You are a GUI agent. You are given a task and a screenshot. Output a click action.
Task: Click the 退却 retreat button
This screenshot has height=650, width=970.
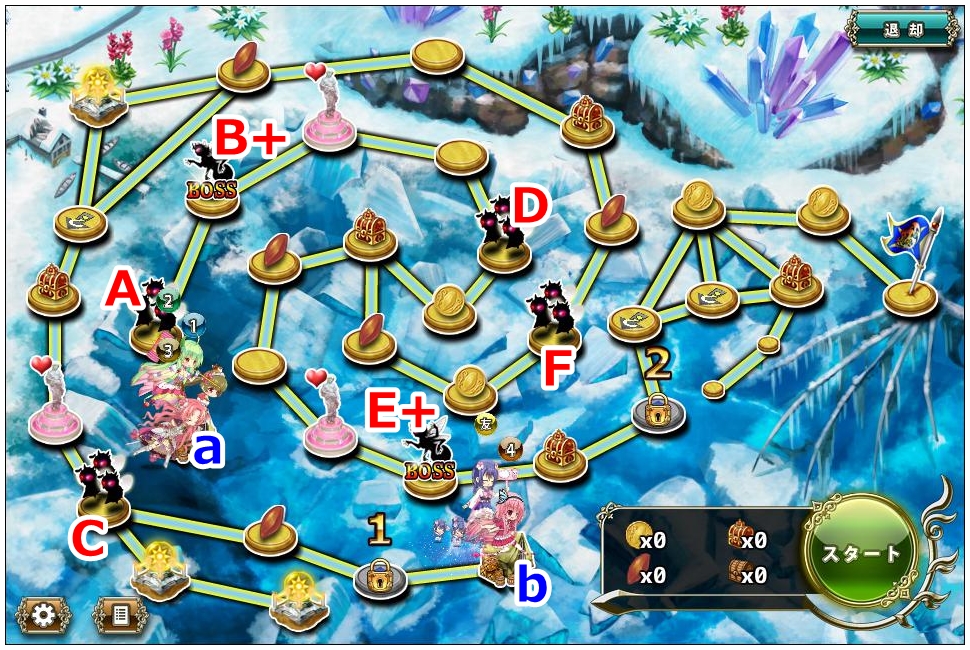901,28
